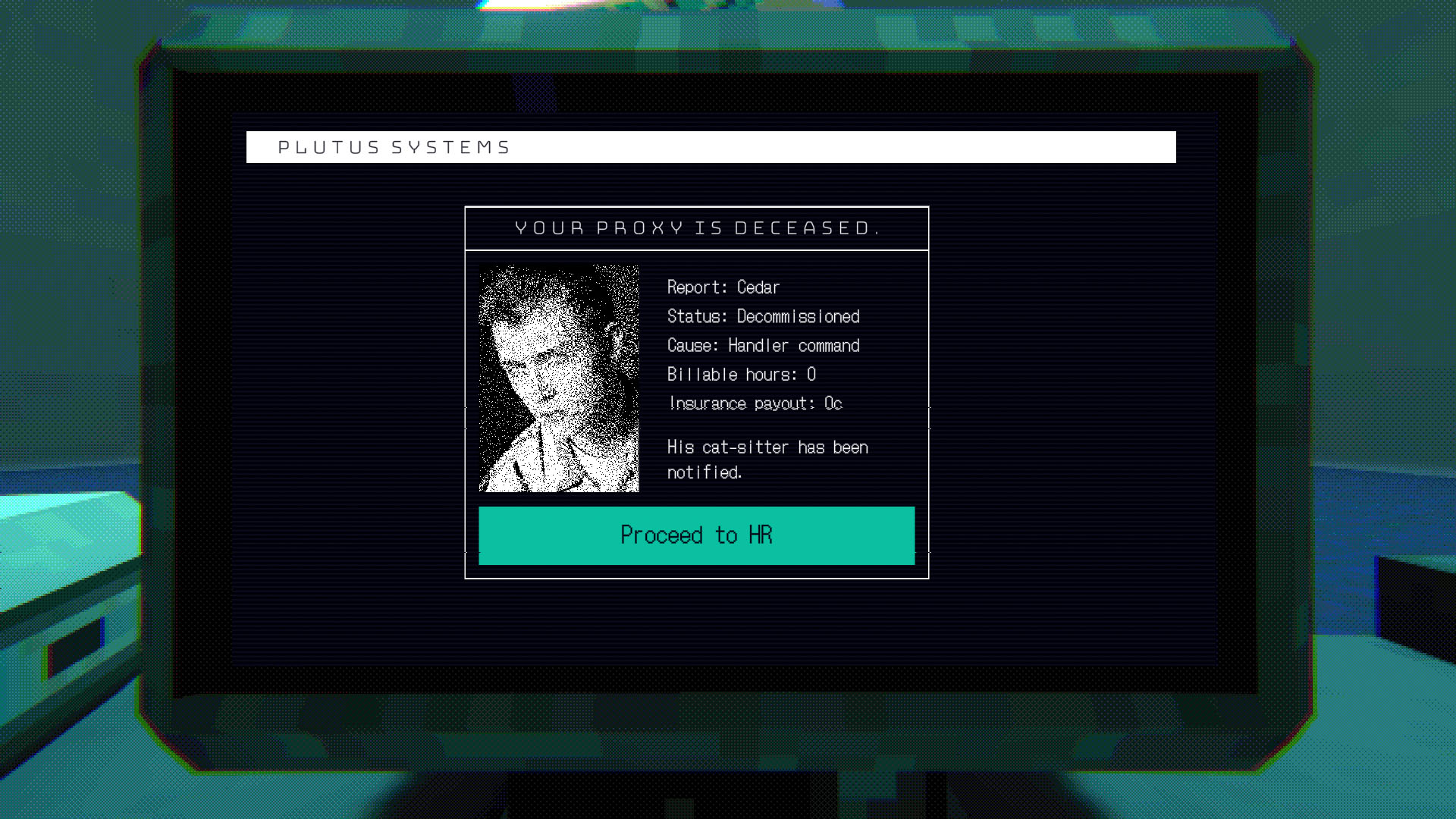This screenshot has width=1456, height=819.
Task: Click the cat-sitter notification message
Action: pyautogui.click(x=766, y=459)
